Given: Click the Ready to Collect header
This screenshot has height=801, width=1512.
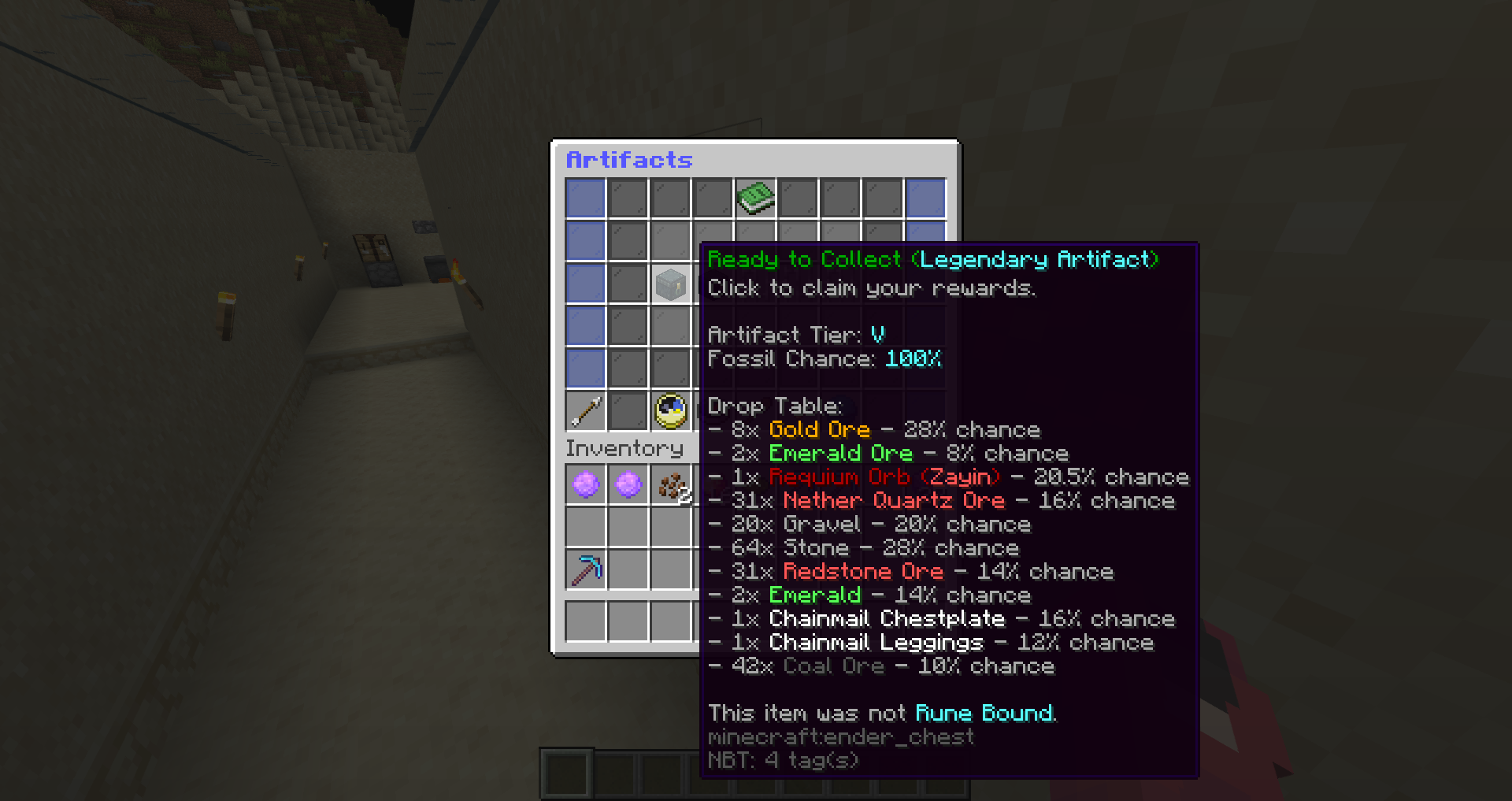Looking at the screenshot, I should [803, 259].
